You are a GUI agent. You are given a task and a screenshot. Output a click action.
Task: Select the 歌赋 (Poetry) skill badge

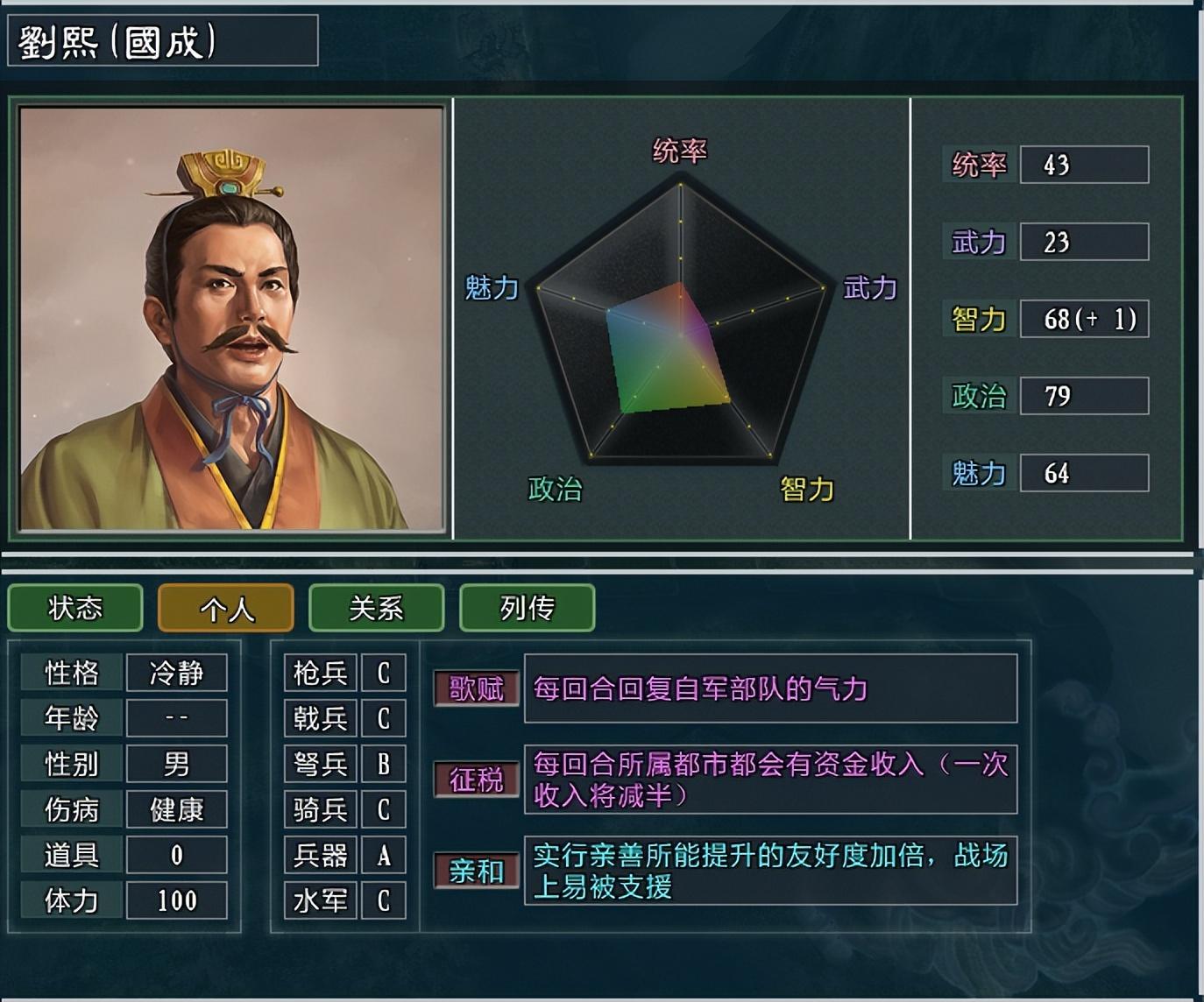475,689
